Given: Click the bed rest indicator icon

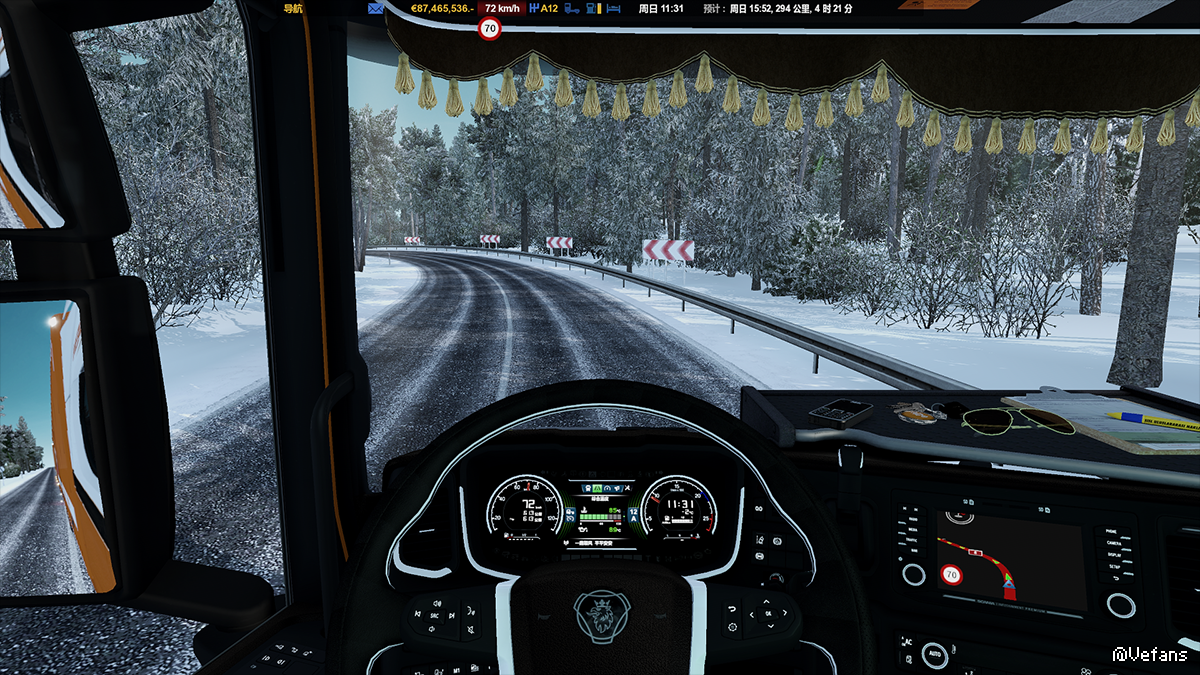Looking at the screenshot, I should tap(614, 8).
